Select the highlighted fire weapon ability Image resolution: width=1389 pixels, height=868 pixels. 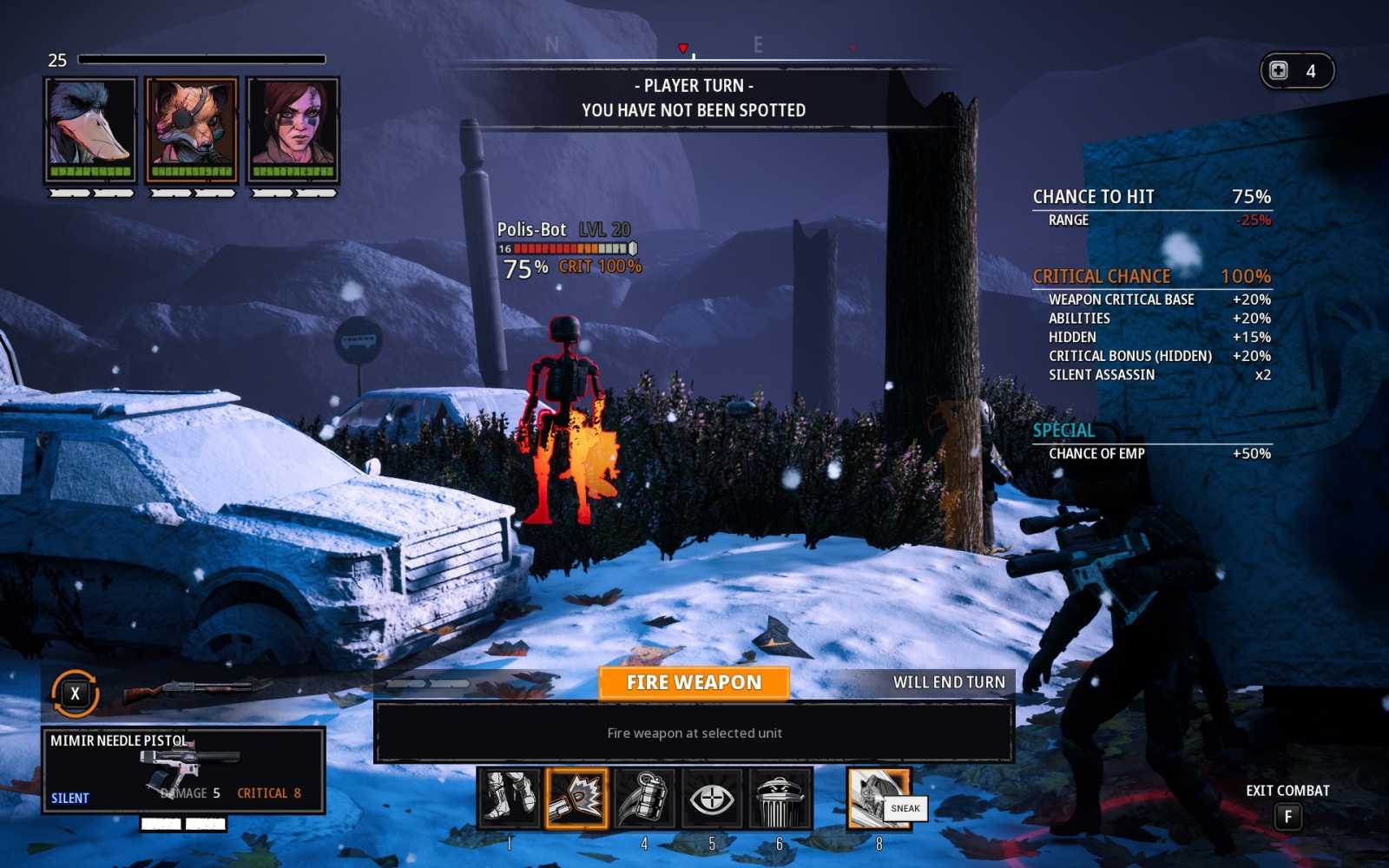pos(576,800)
